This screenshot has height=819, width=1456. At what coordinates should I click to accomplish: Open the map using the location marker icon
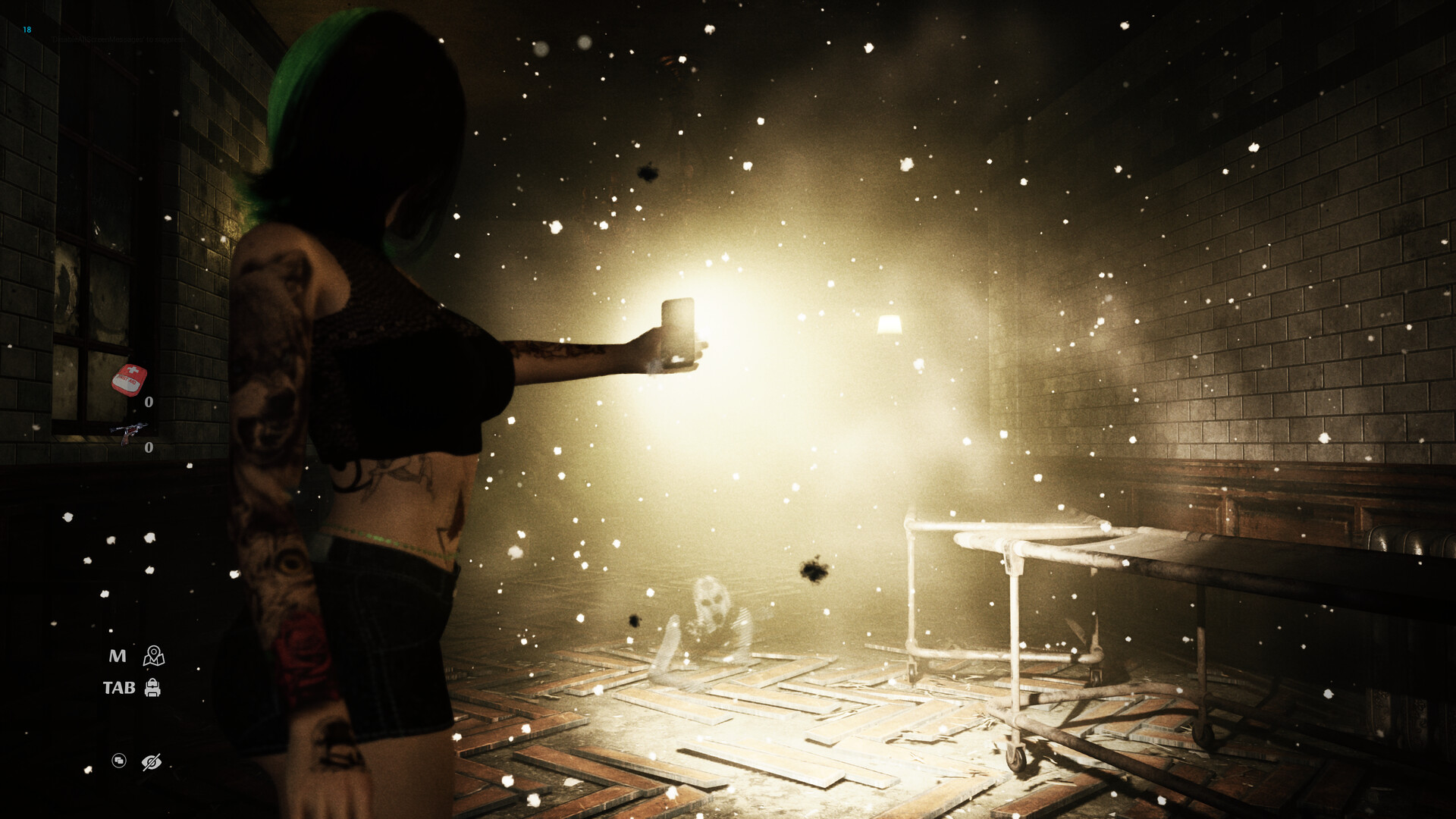(x=153, y=657)
